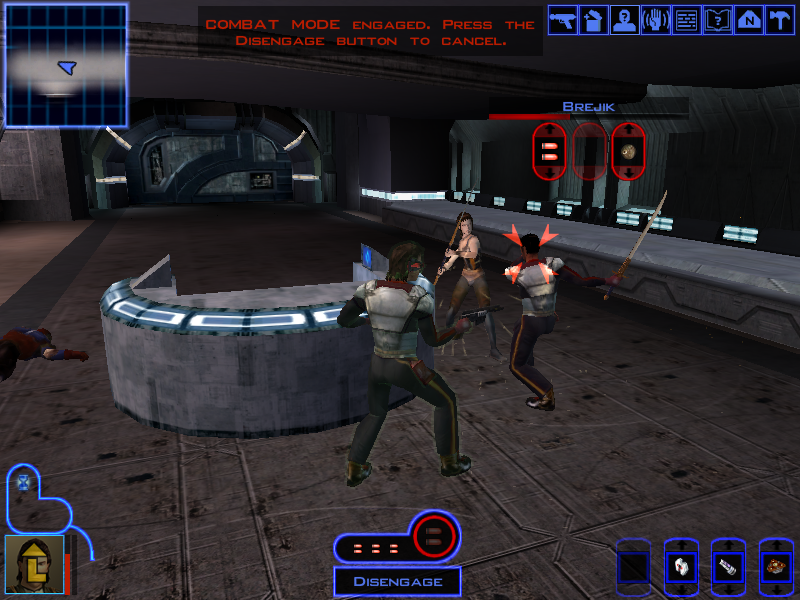Open the Journal book icon
The width and height of the screenshot is (800, 600).
click(717, 20)
